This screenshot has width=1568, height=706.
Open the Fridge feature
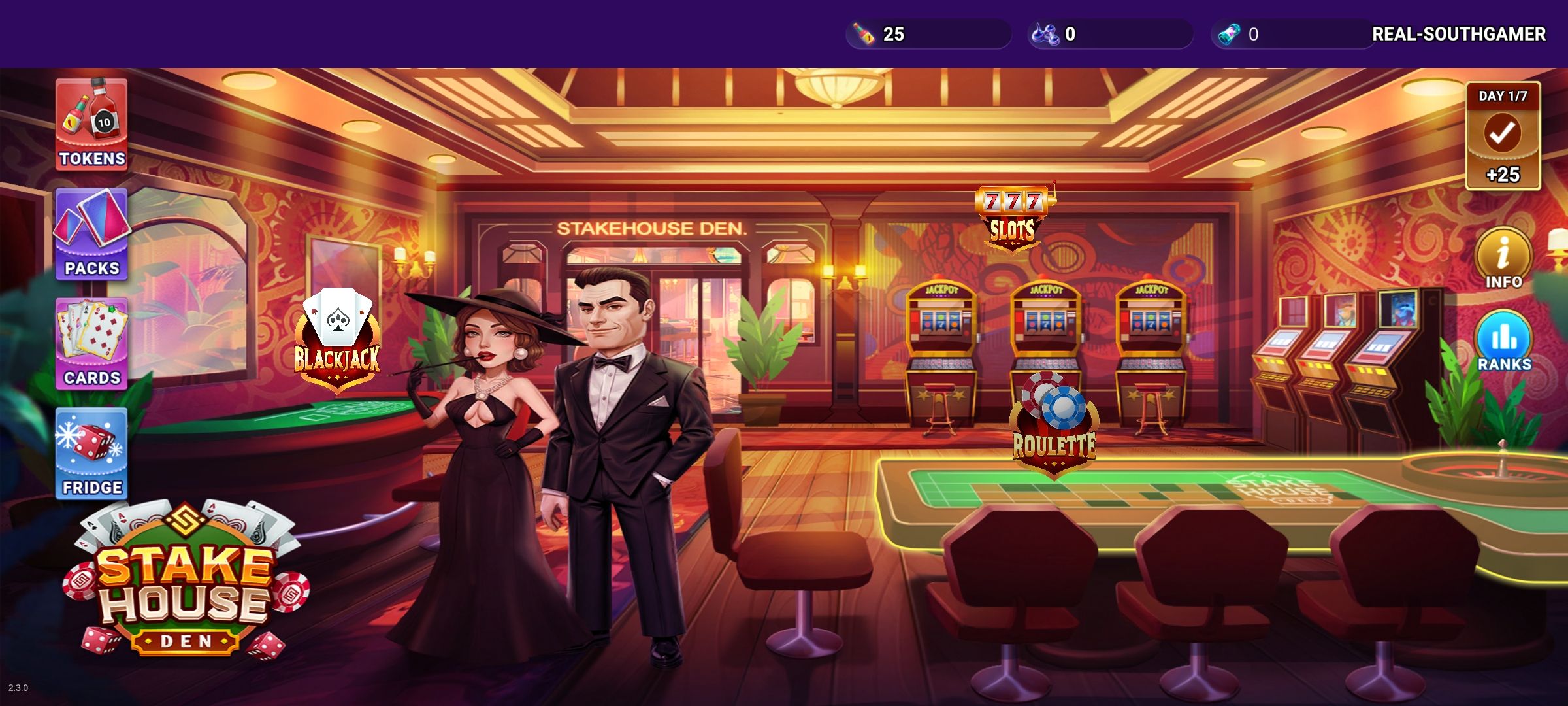point(91,451)
